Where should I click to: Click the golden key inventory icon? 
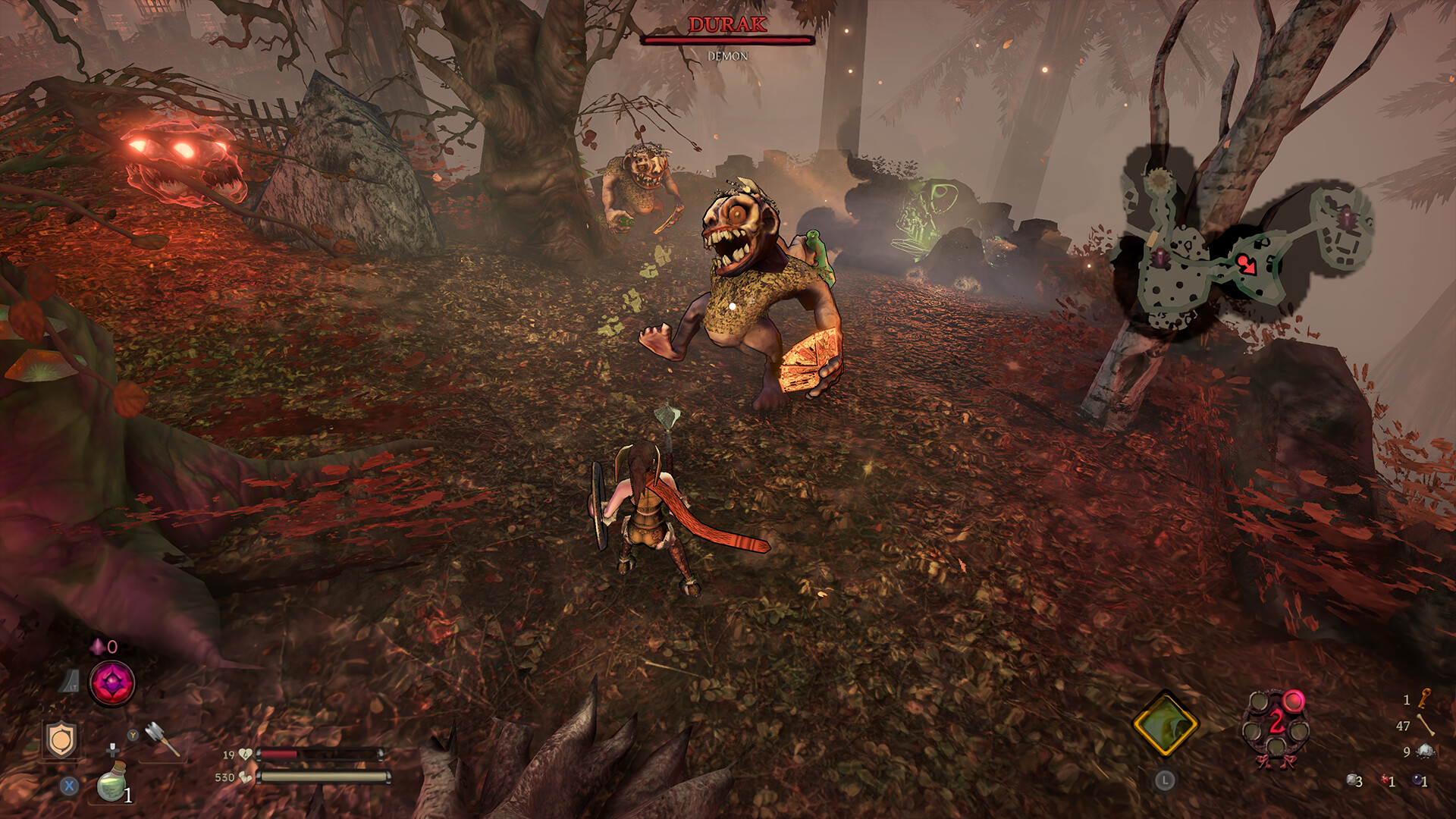click(x=1425, y=698)
